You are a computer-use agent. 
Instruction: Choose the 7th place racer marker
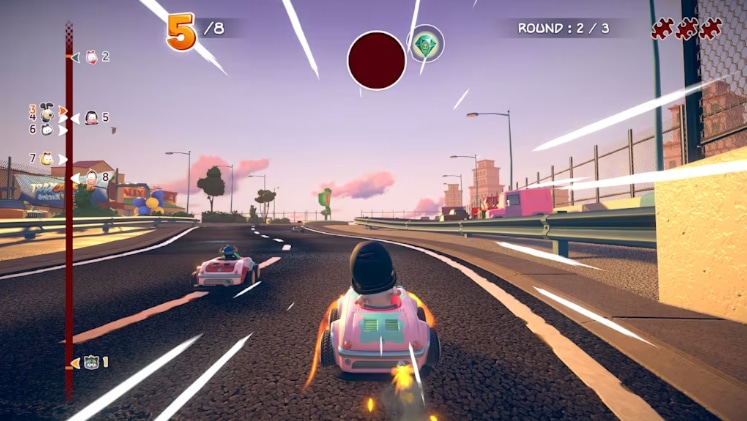click(46, 158)
